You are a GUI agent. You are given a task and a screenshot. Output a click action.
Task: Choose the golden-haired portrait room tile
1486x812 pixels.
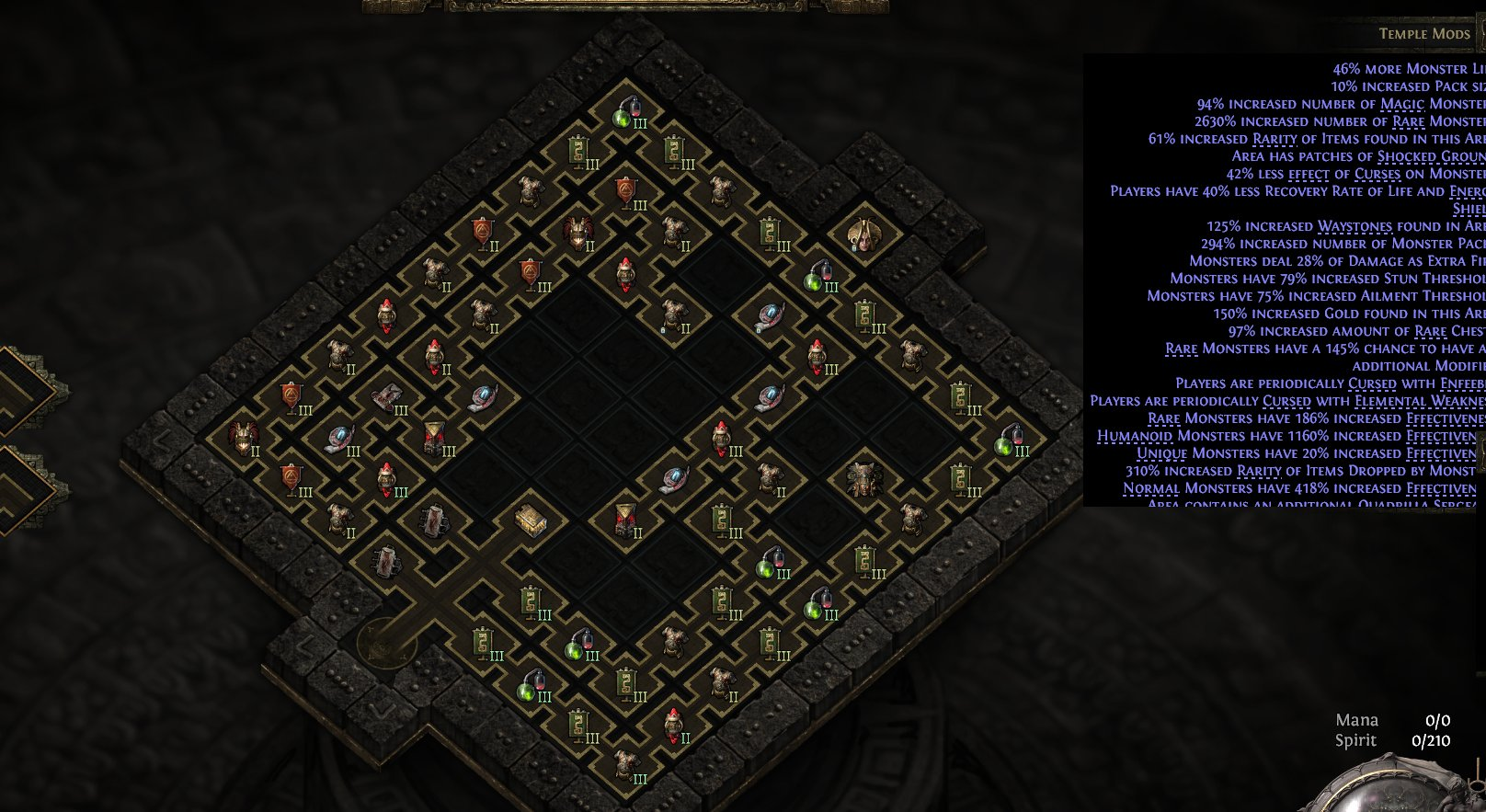863,236
